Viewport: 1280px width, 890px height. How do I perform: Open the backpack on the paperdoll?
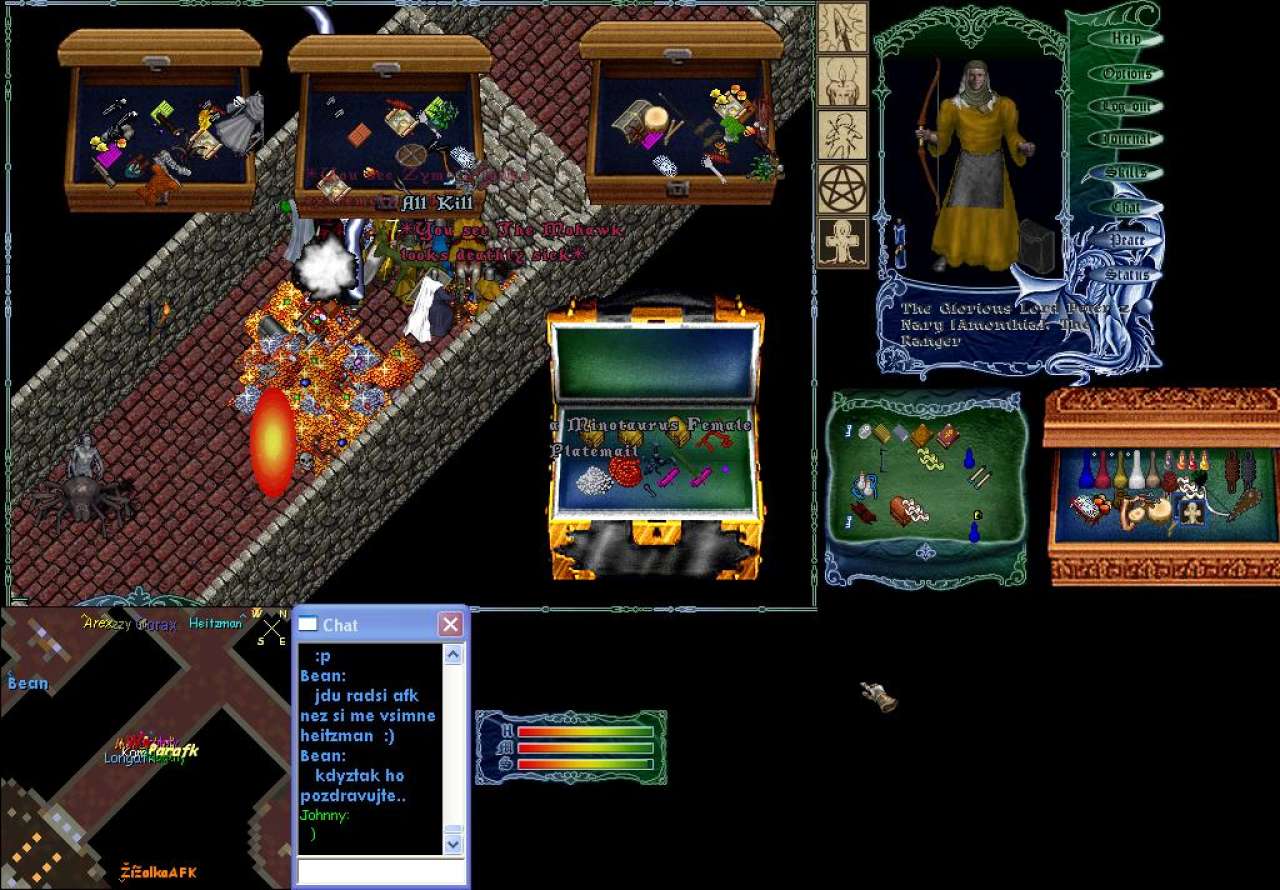click(1036, 246)
